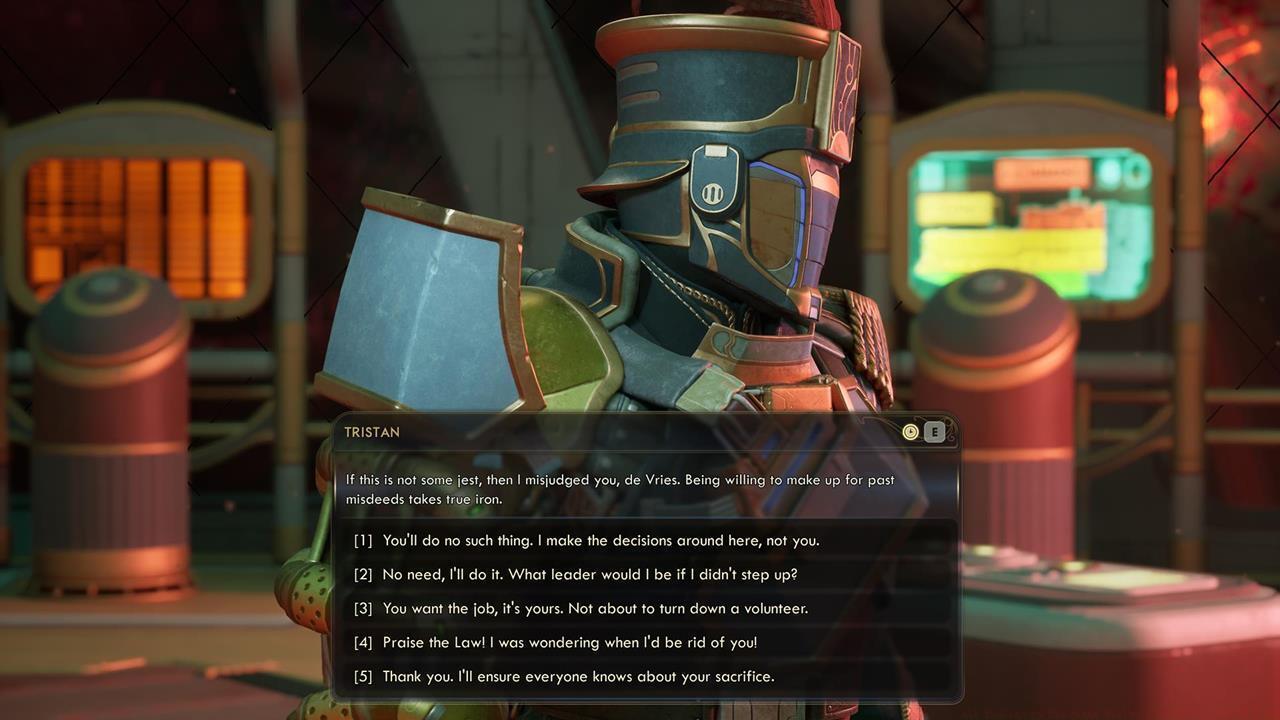Click the clock icon in the dialogue header

911,431
